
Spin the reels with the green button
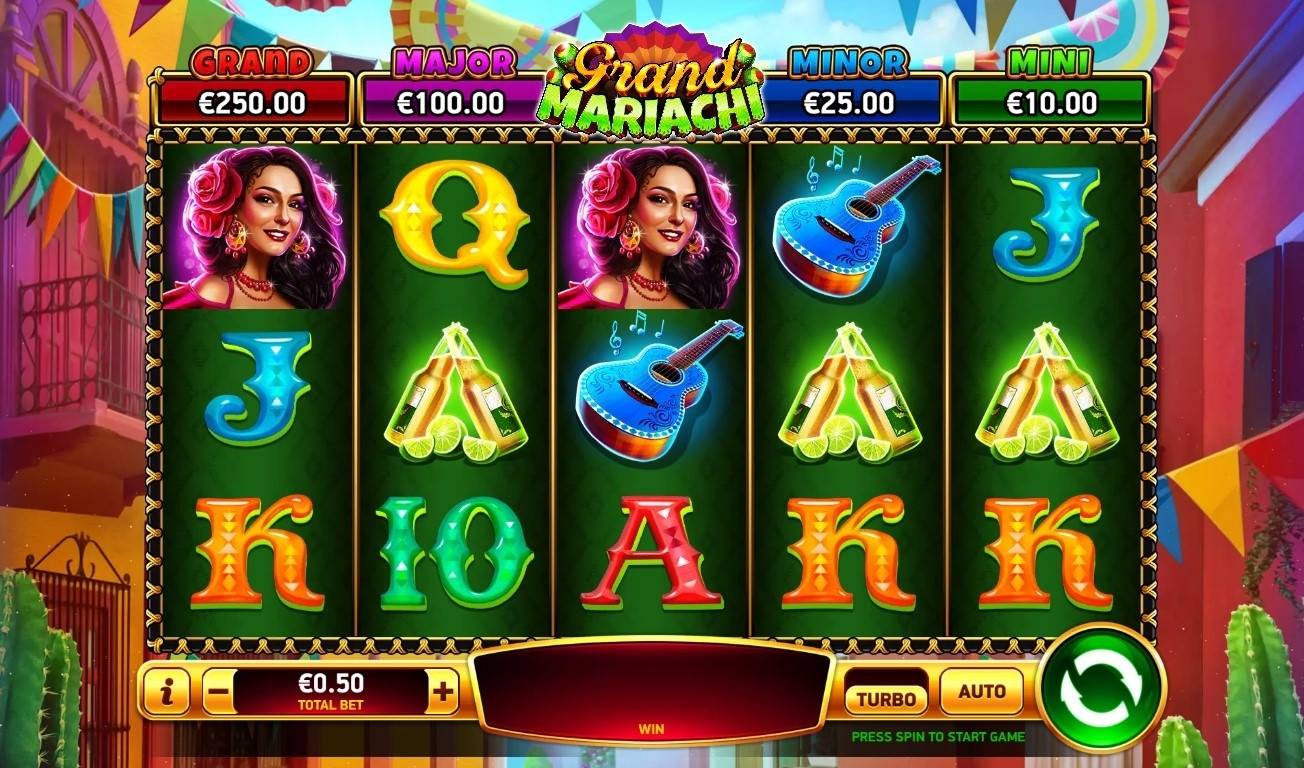coord(1100,688)
